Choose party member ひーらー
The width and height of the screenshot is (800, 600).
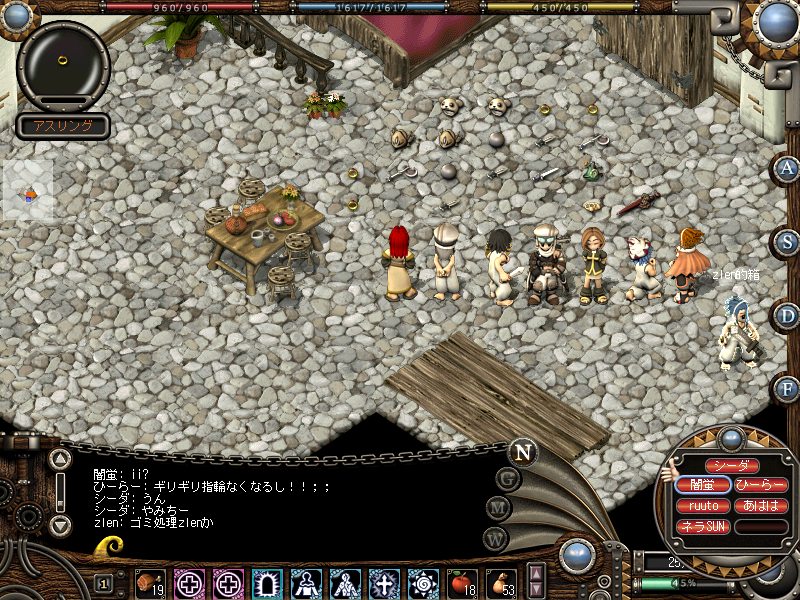pos(760,485)
